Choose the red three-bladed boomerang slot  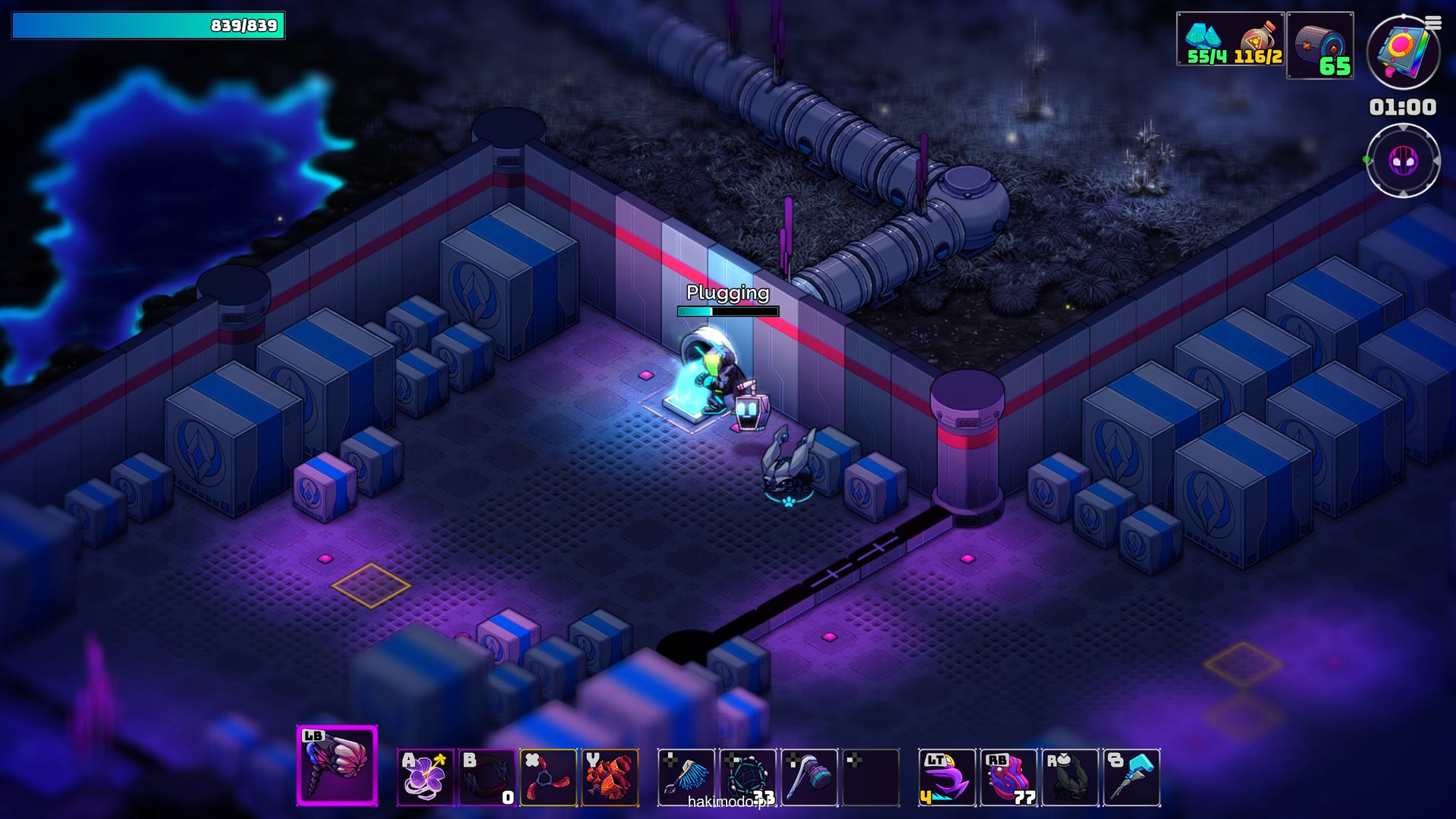coord(548,777)
